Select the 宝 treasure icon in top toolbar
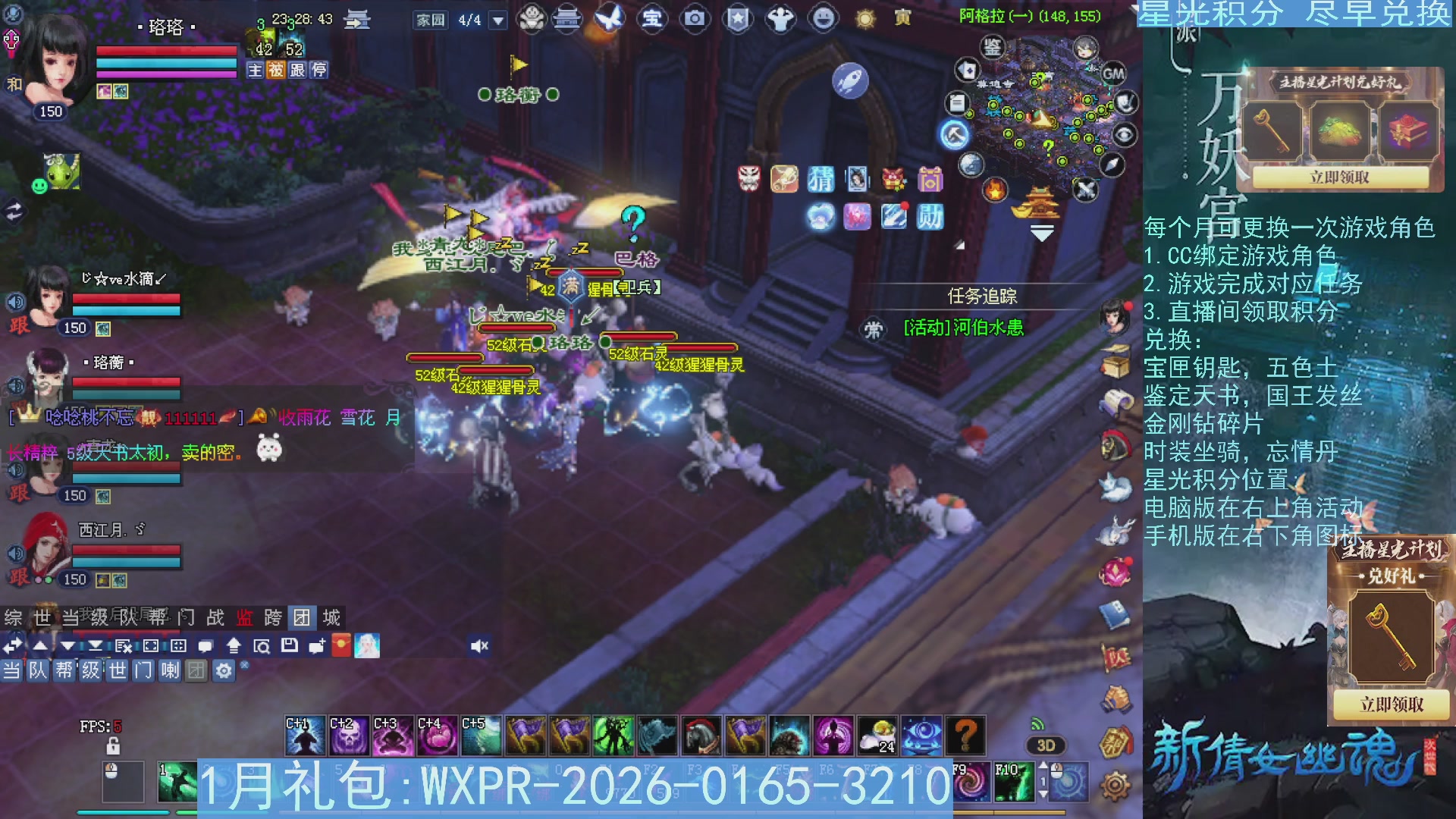 point(651,19)
